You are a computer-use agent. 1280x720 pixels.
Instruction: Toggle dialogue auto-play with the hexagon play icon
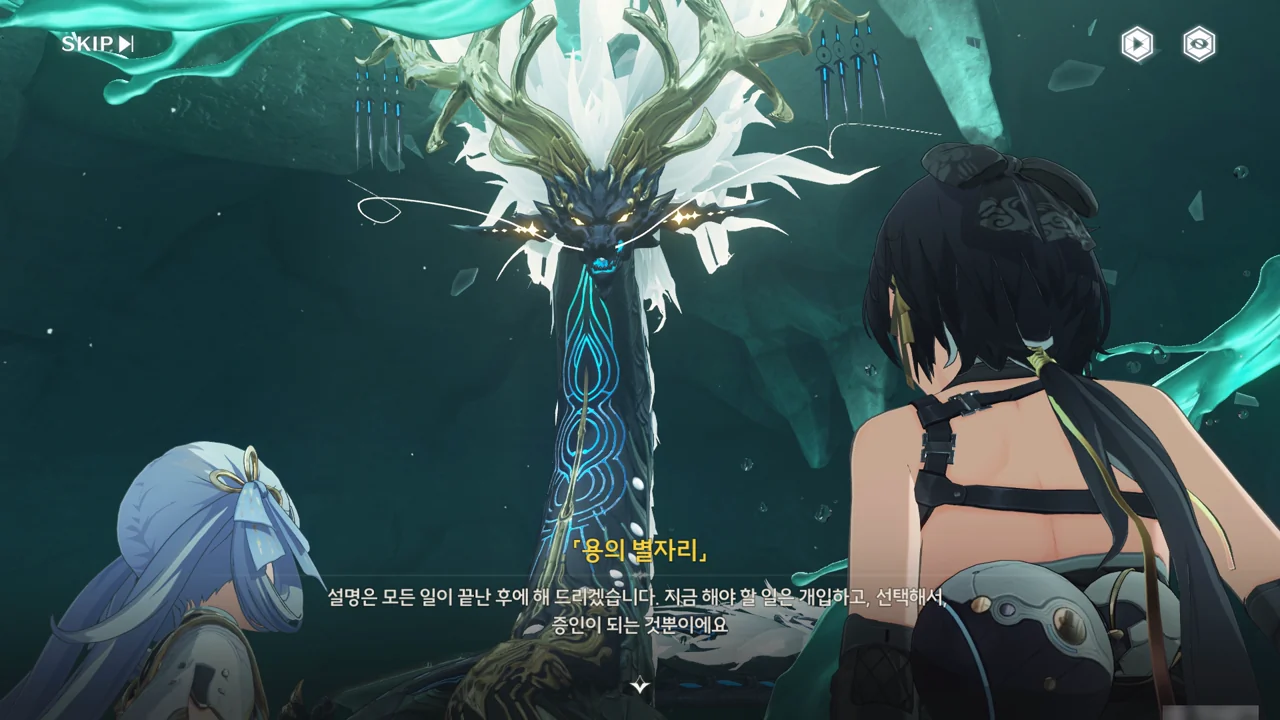[1137, 44]
